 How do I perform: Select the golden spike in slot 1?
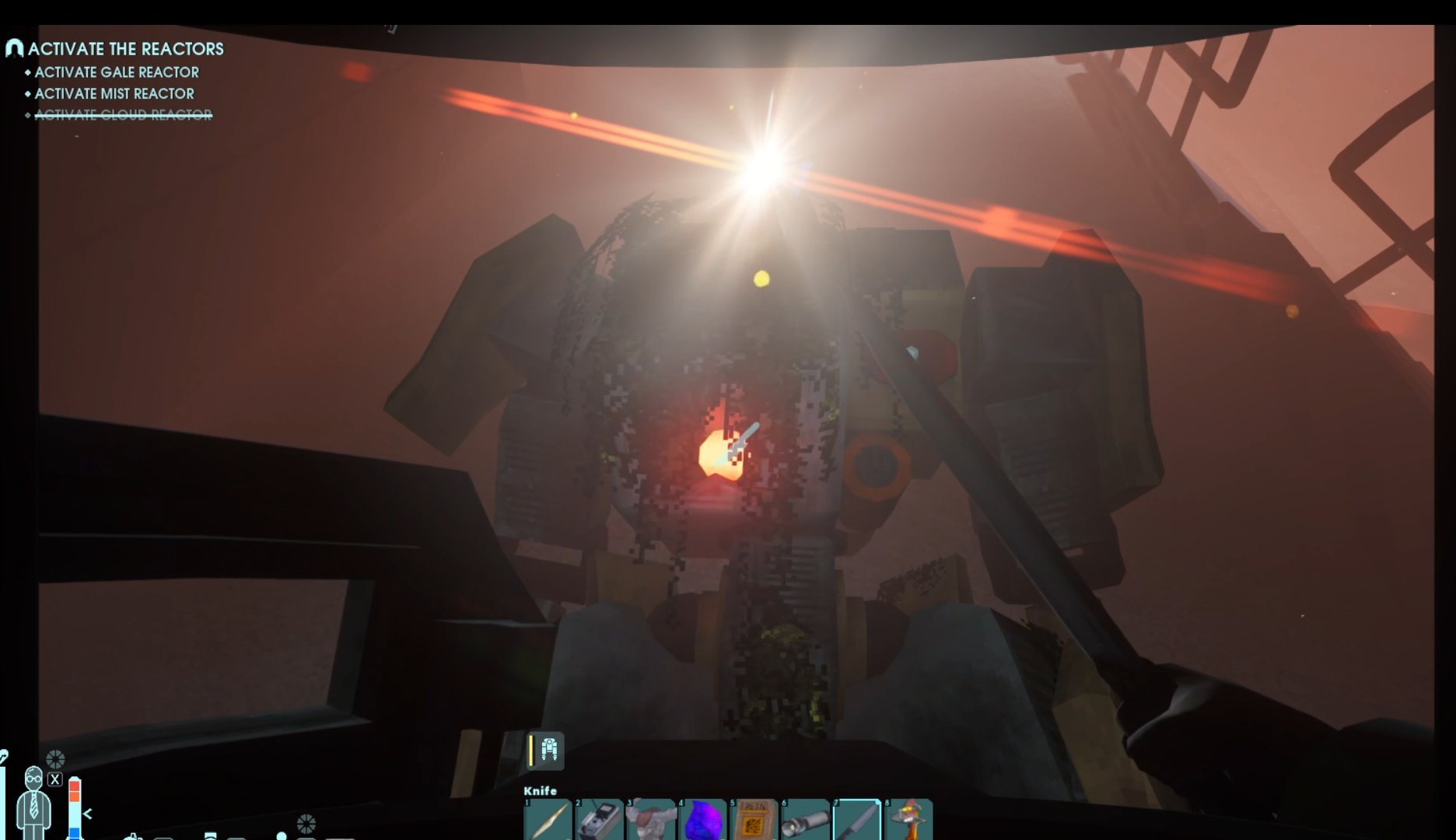tap(548, 821)
